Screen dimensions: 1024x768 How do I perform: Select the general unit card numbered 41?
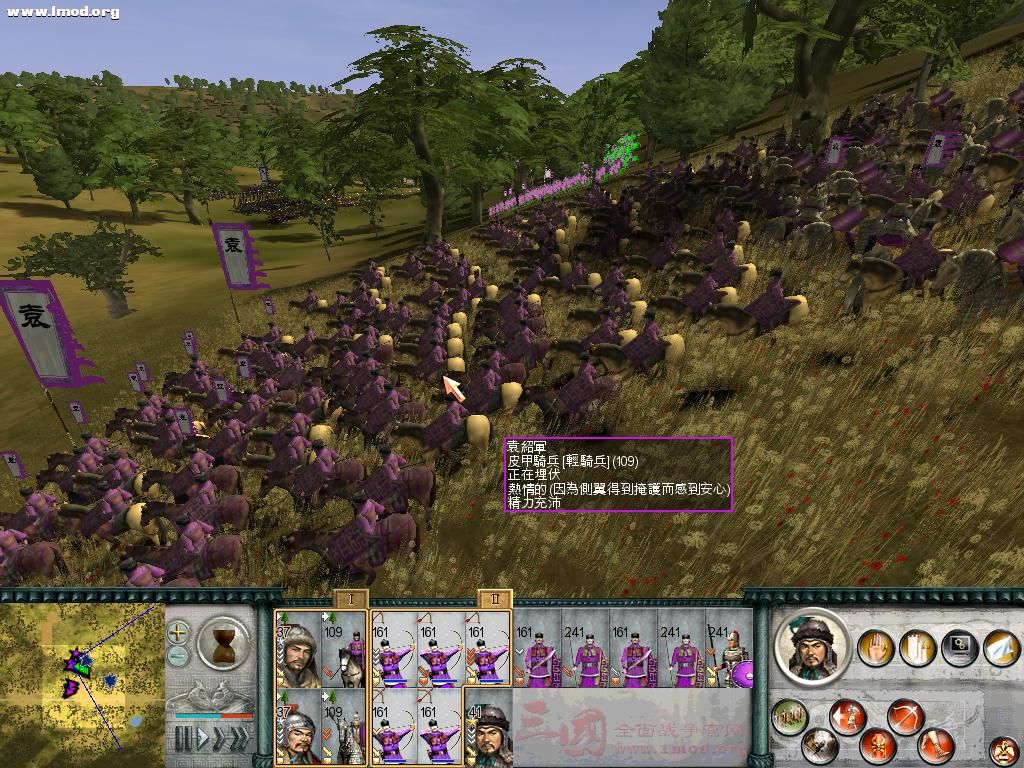(488, 727)
